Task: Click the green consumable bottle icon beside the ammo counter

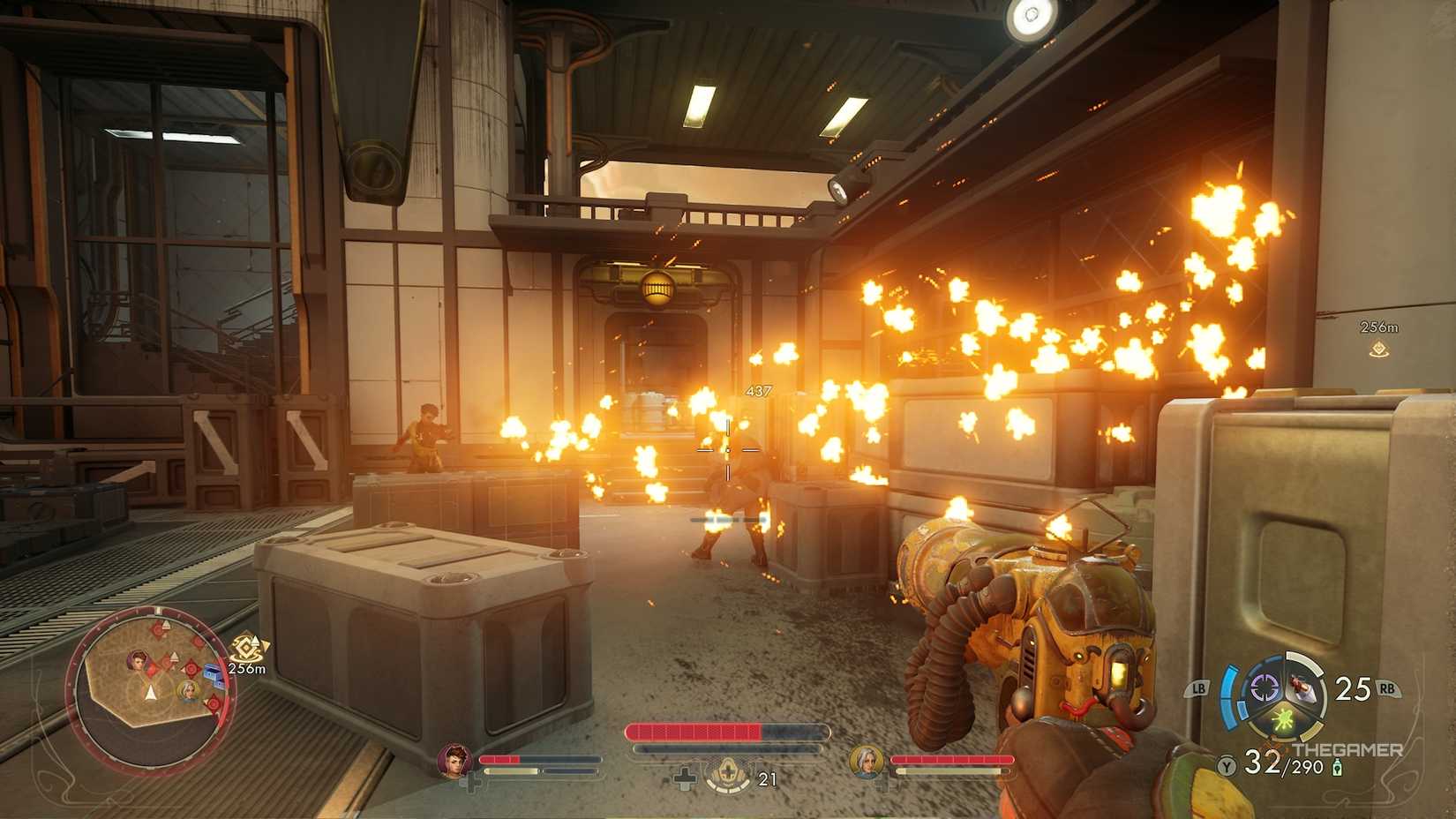Action: tap(1336, 766)
